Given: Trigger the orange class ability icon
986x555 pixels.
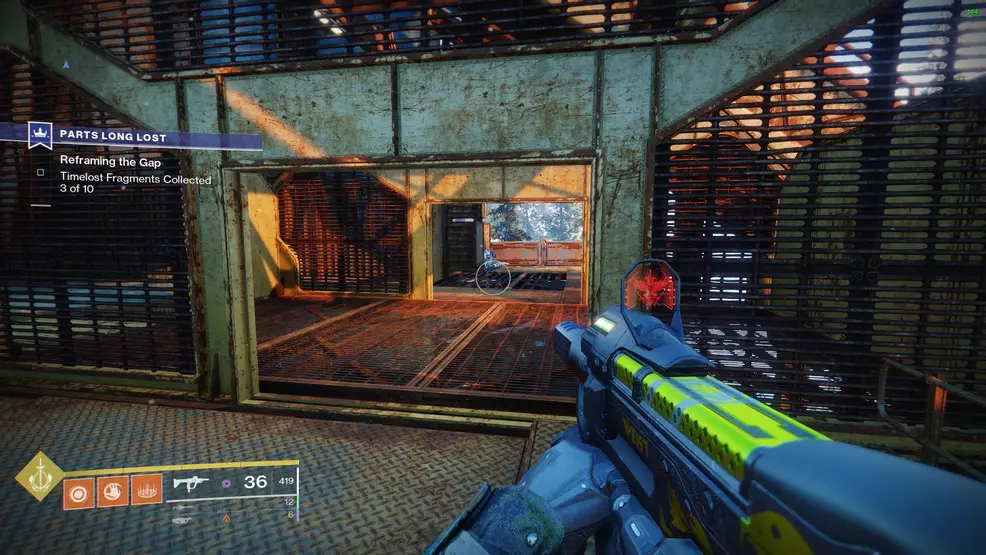Looking at the screenshot, I should click(x=146, y=490).
